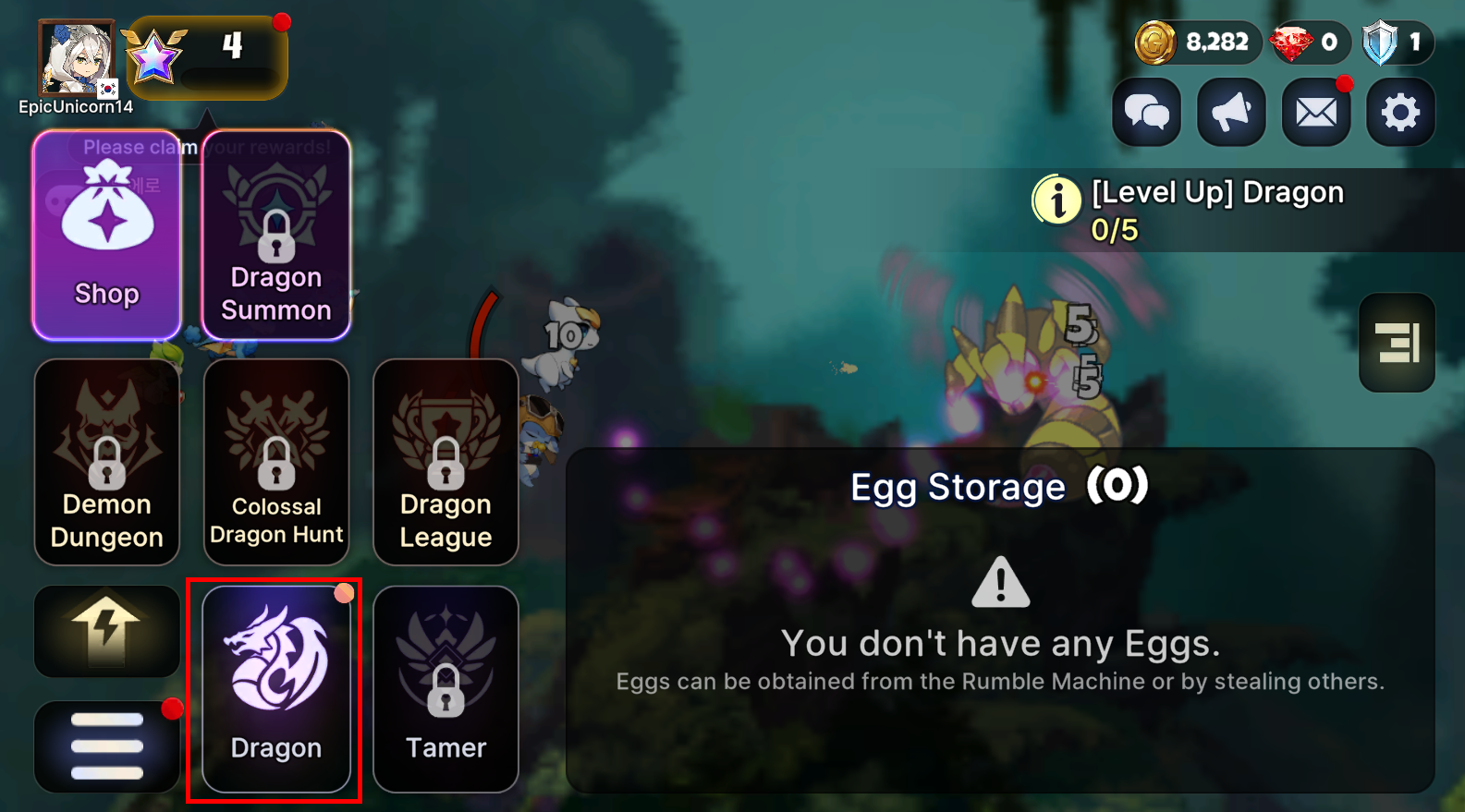Tap the lightning arrow upgrade button
The image size is (1465, 812).
click(107, 632)
